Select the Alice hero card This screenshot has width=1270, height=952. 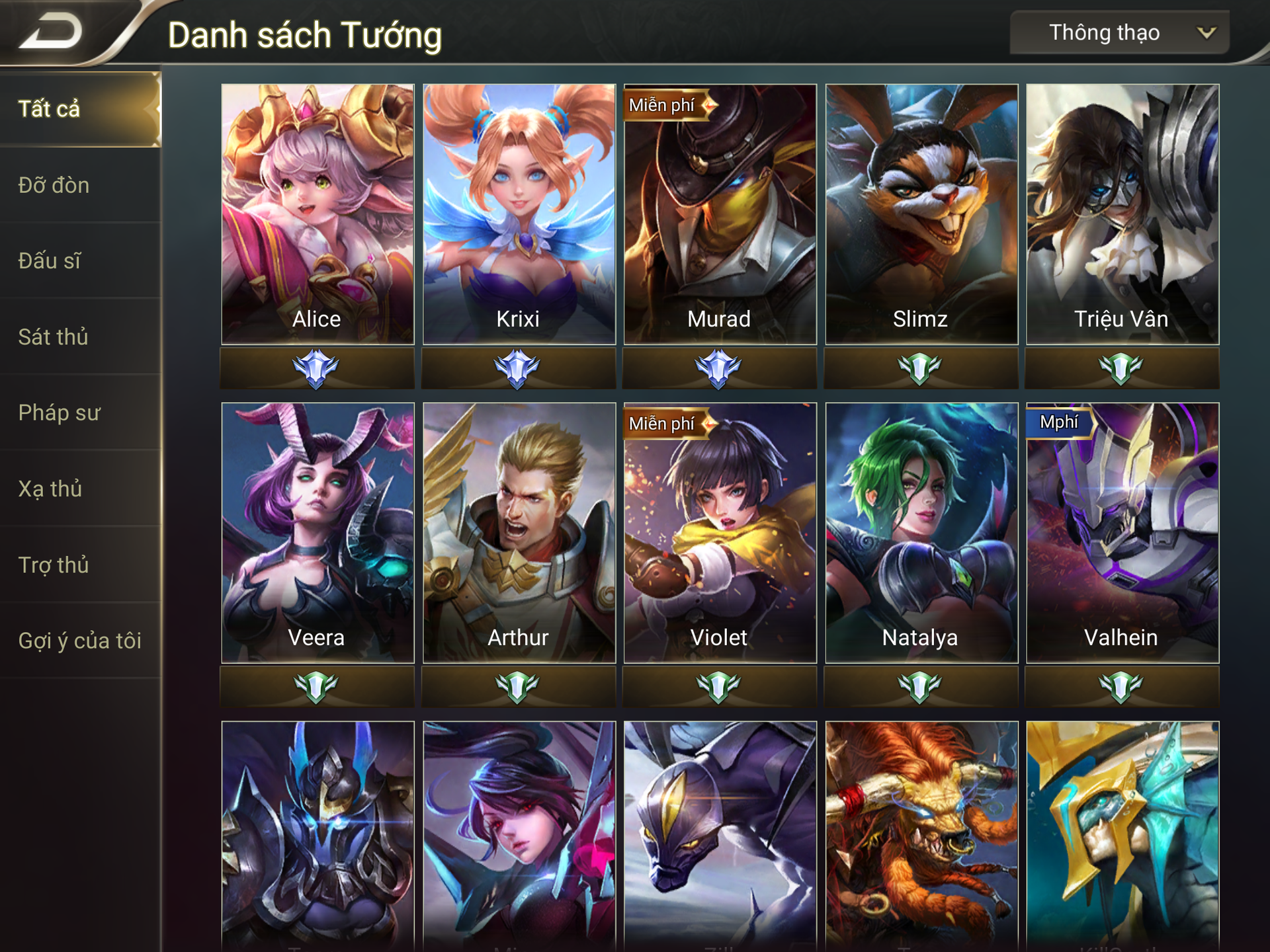[x=317, y=214]
